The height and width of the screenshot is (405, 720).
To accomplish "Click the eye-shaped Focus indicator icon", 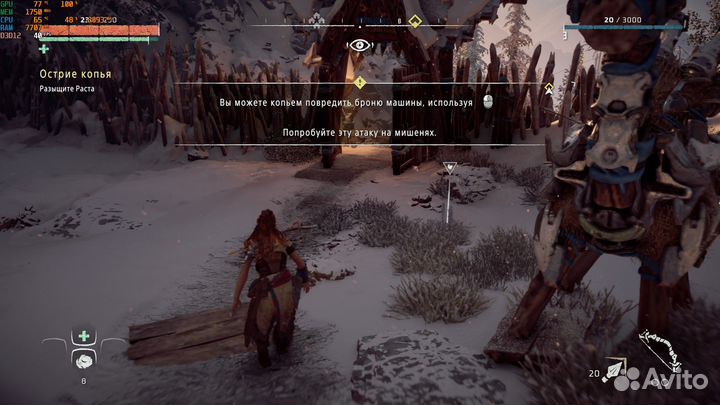I will point(359,45).
